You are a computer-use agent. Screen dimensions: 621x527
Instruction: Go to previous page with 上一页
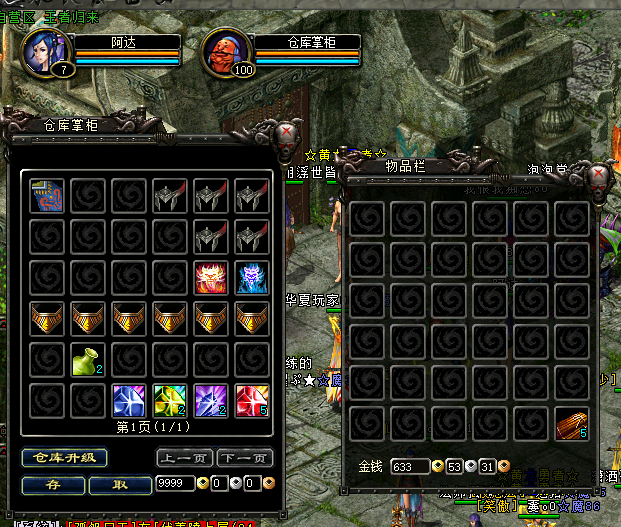pyautogui.click(x=185, y=458)
